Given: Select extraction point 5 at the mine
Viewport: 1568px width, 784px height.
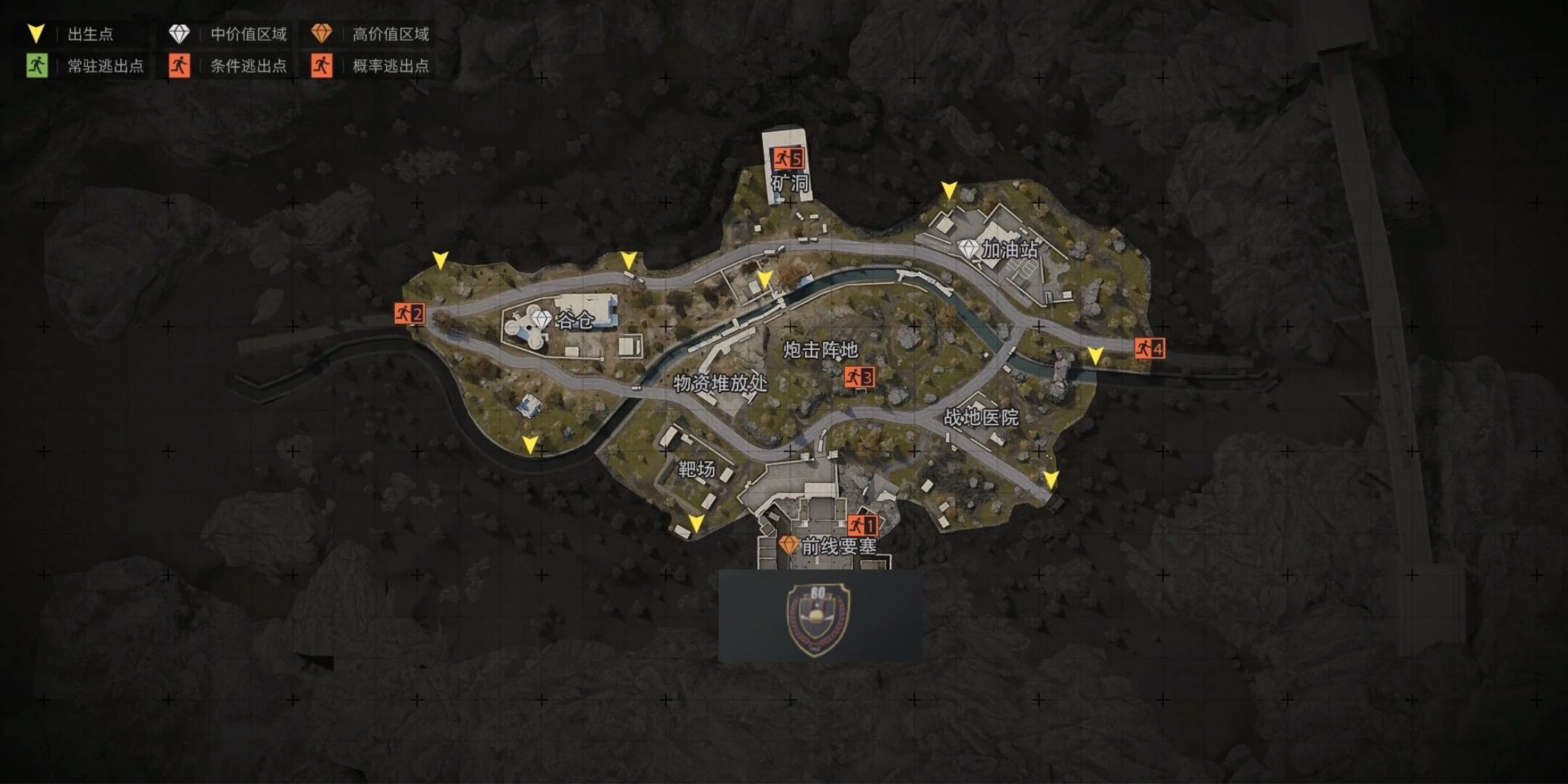Looking at the screenshot, I should click(x=788, y=158).
